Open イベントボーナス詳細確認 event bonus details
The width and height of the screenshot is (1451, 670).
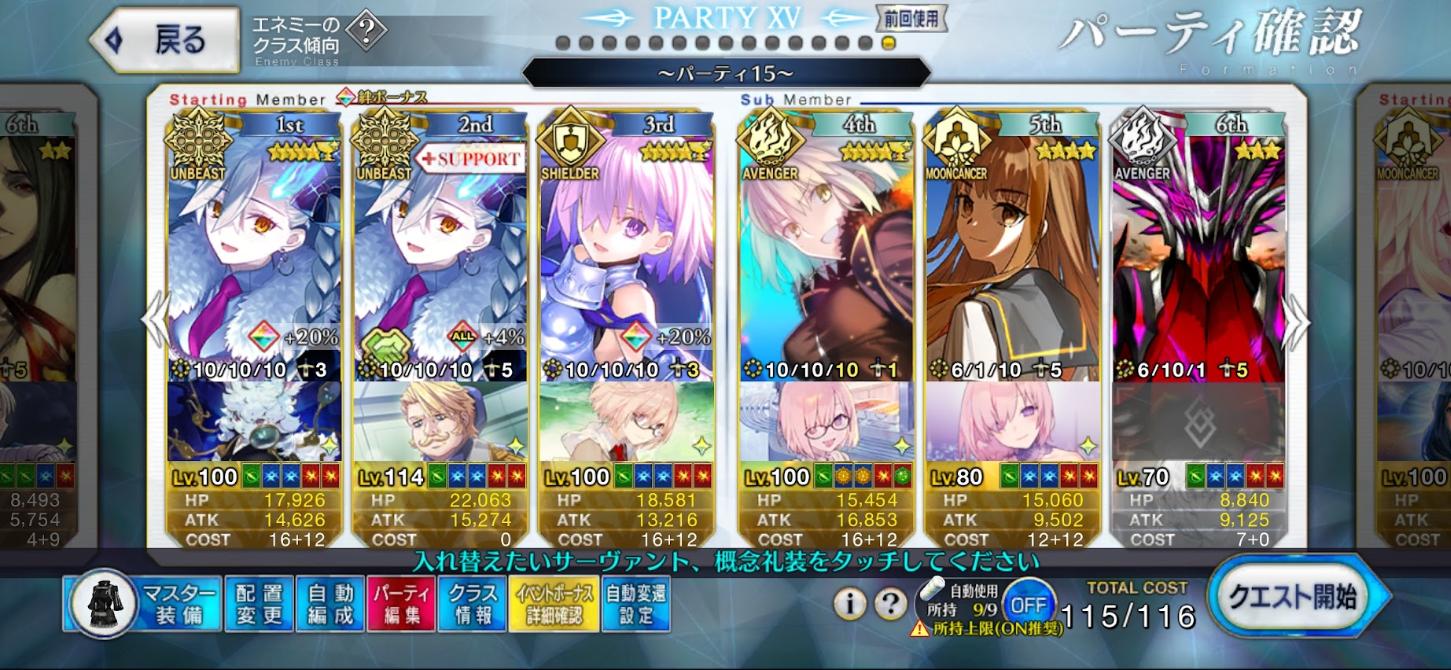554,604
